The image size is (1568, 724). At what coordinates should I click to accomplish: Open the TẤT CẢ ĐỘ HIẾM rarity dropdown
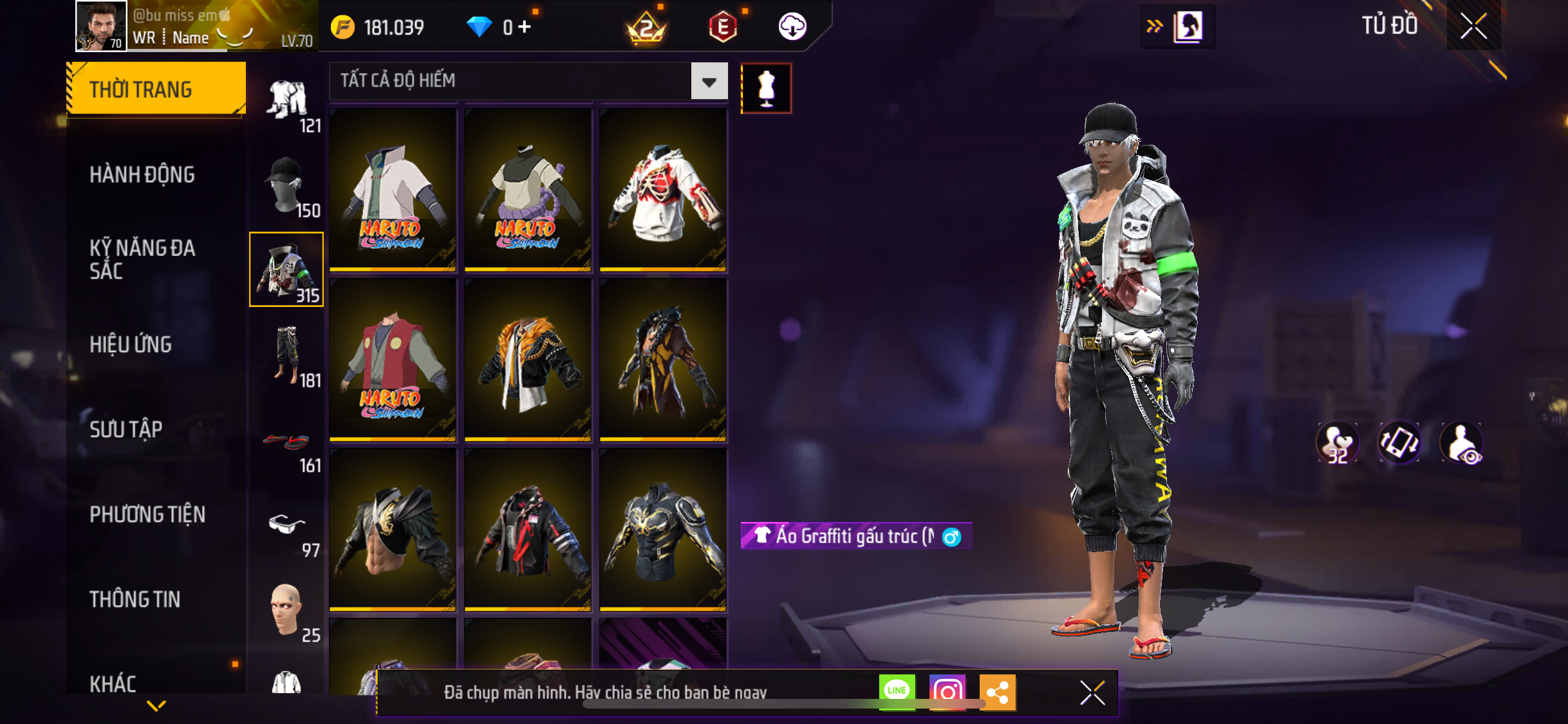(x=709, y=81)
